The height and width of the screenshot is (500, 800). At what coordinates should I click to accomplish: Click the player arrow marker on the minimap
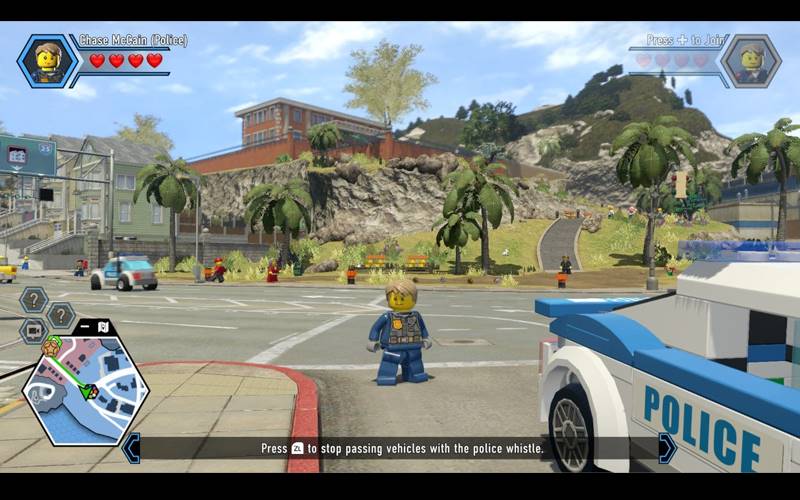90,391
